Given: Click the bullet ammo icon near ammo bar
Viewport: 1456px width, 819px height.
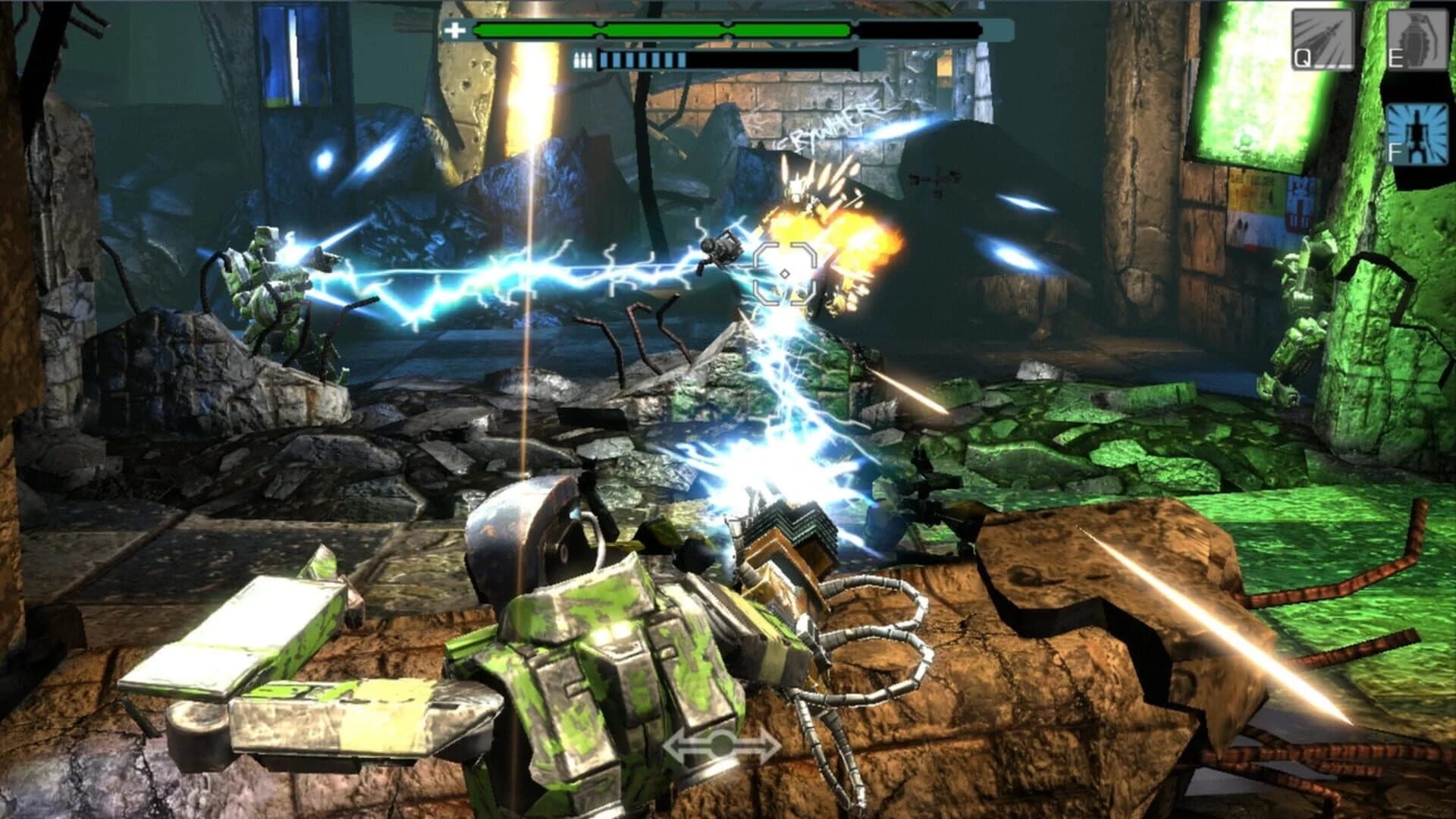Looking at the screenshot, I should click(x=583, y=59).
